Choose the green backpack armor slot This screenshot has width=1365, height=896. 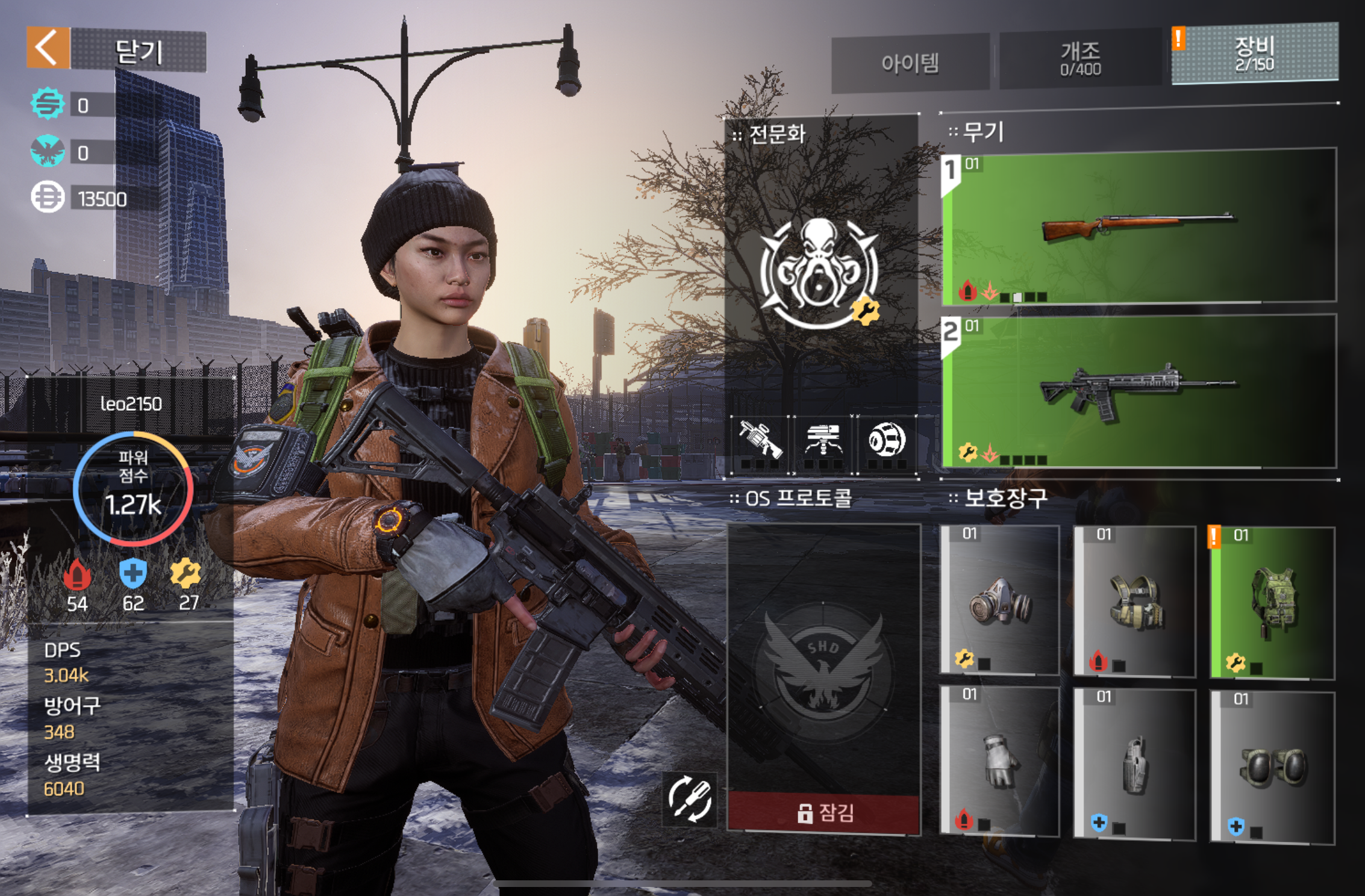pos(1273,603)
